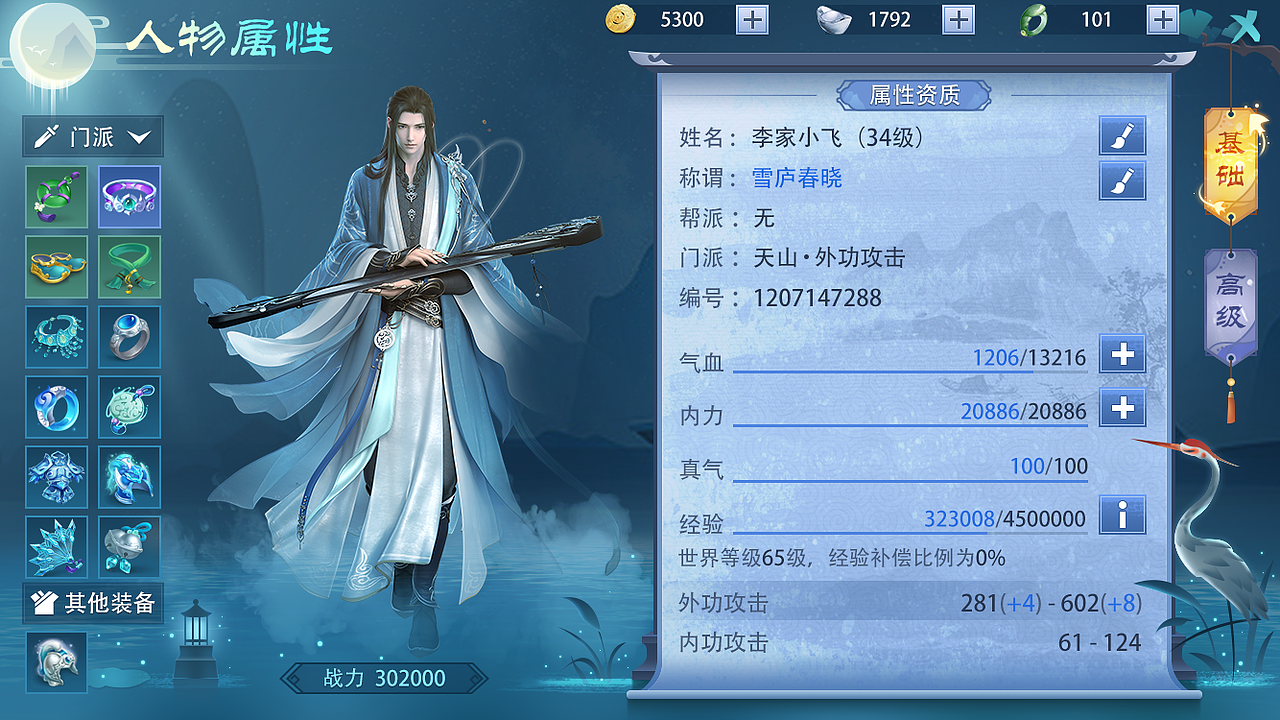Select the green sash equipment icon
Viewport: 1280px width, 720px height.
tap(129, 267)
